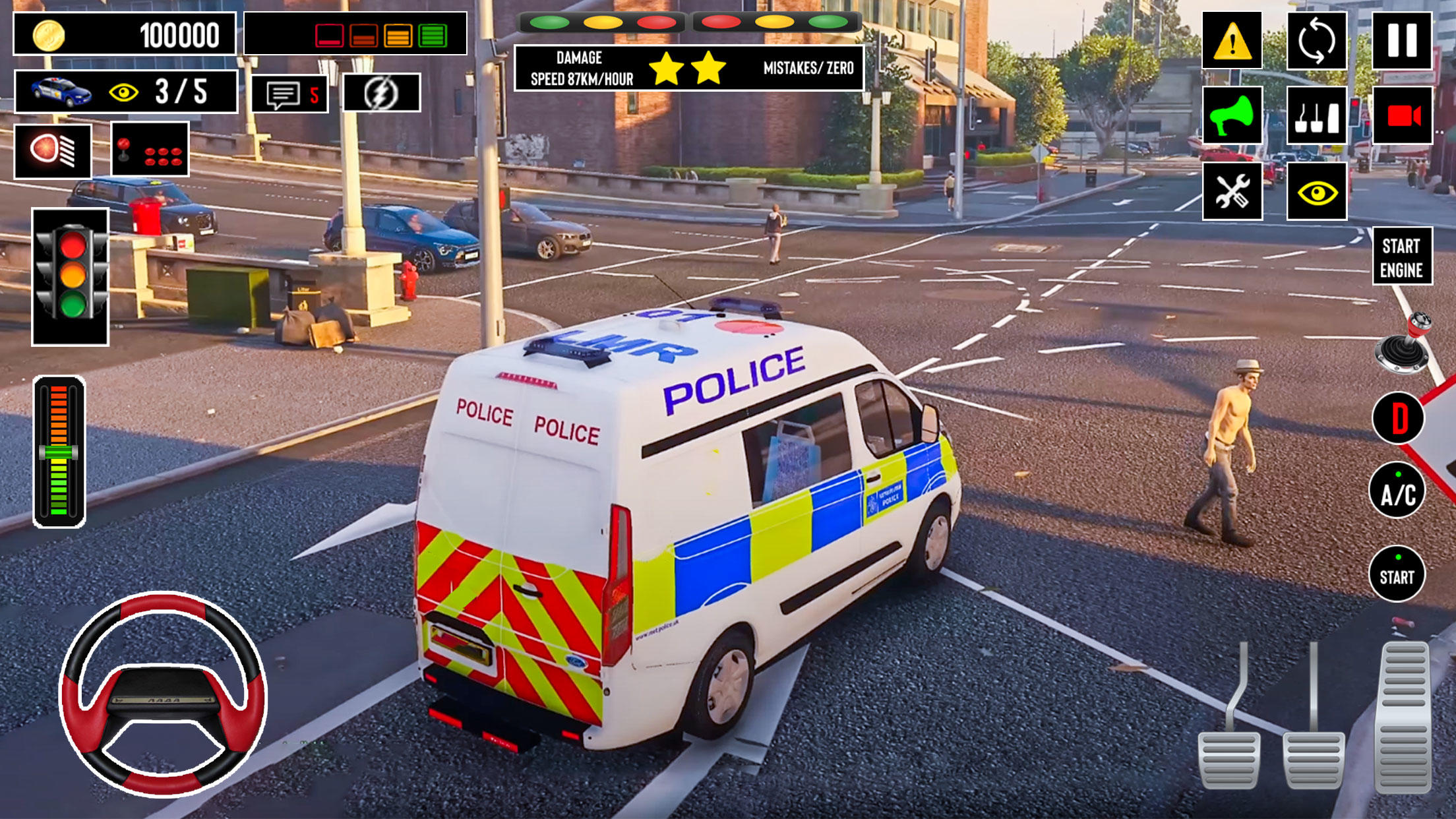
Task: Turn the red steering wheel
Action: [x=163, y=694]
